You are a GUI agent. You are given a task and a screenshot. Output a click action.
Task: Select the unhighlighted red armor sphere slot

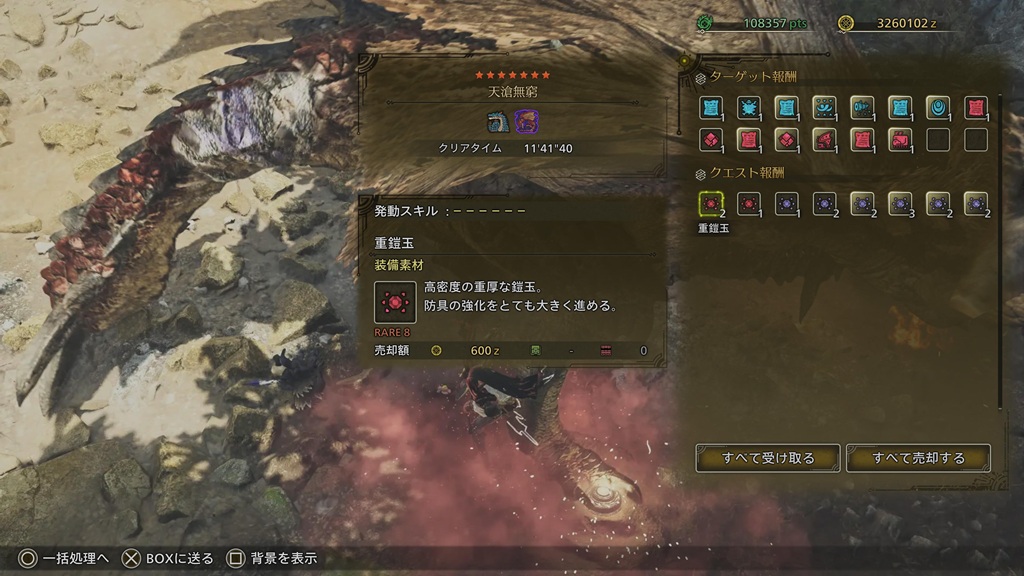[748, 204]
